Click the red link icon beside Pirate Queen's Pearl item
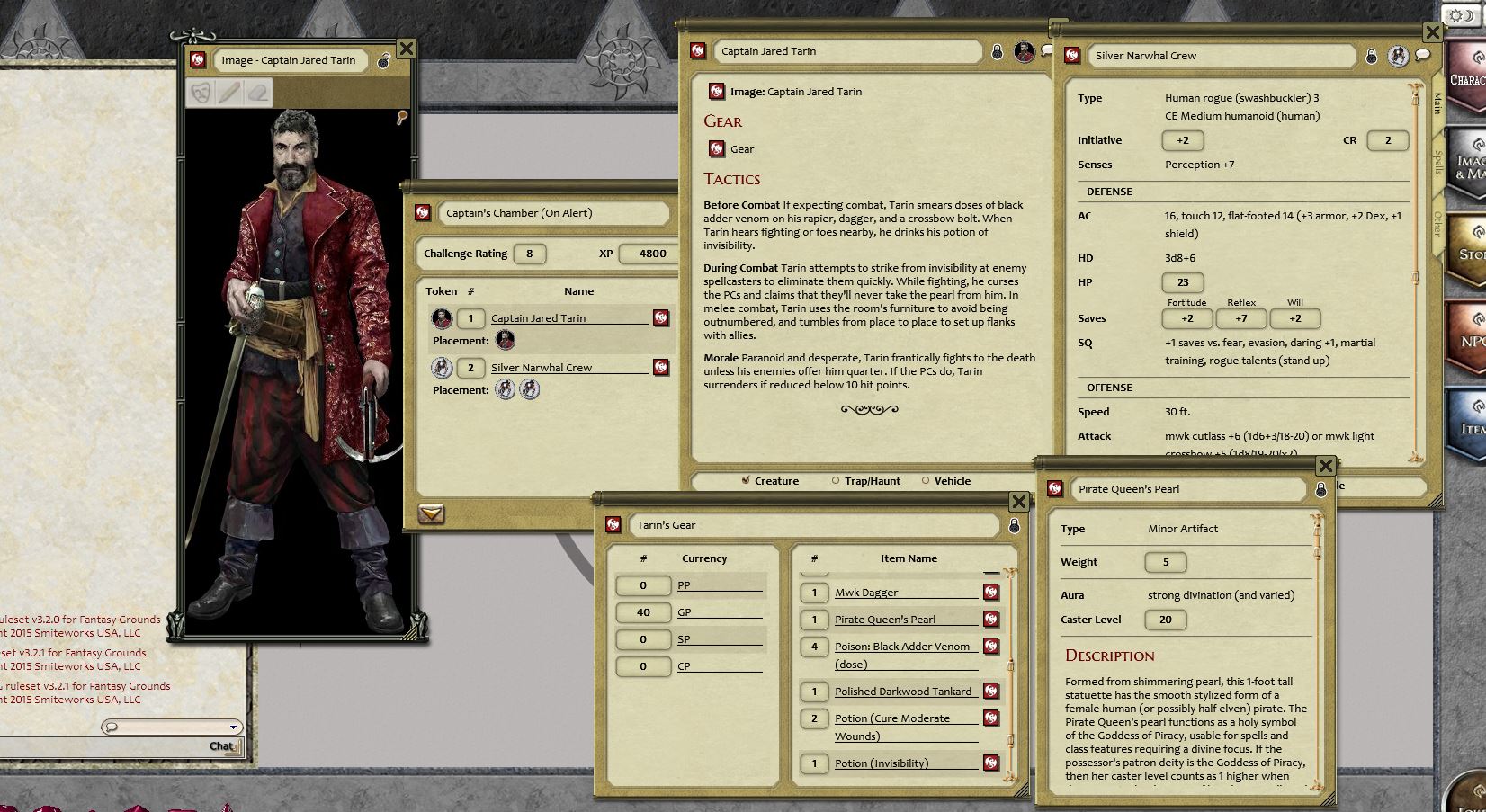 991,620
